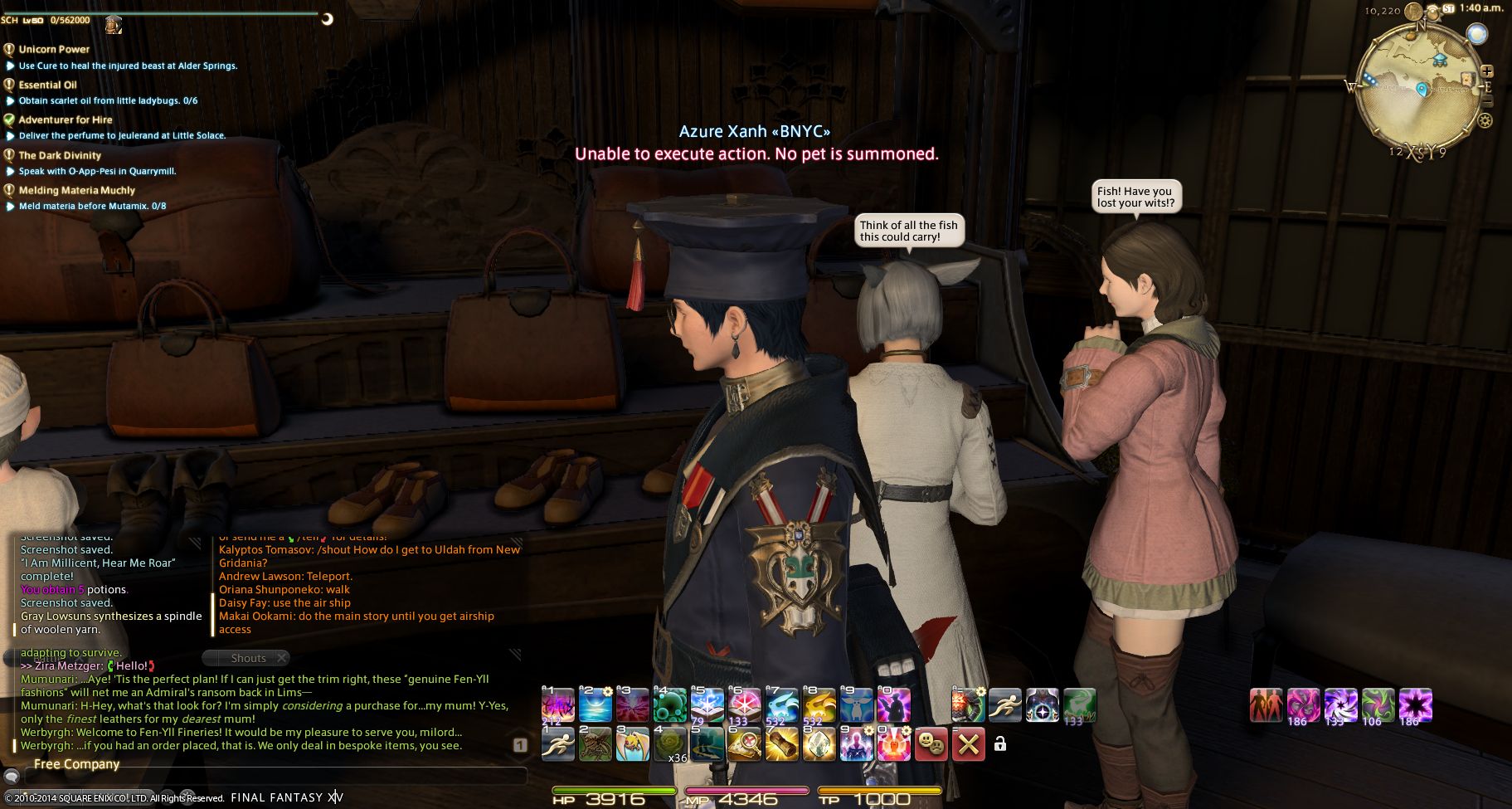Activate the red X hotbar button
This screenshot has width=1512, height=809.
point(968,744)
